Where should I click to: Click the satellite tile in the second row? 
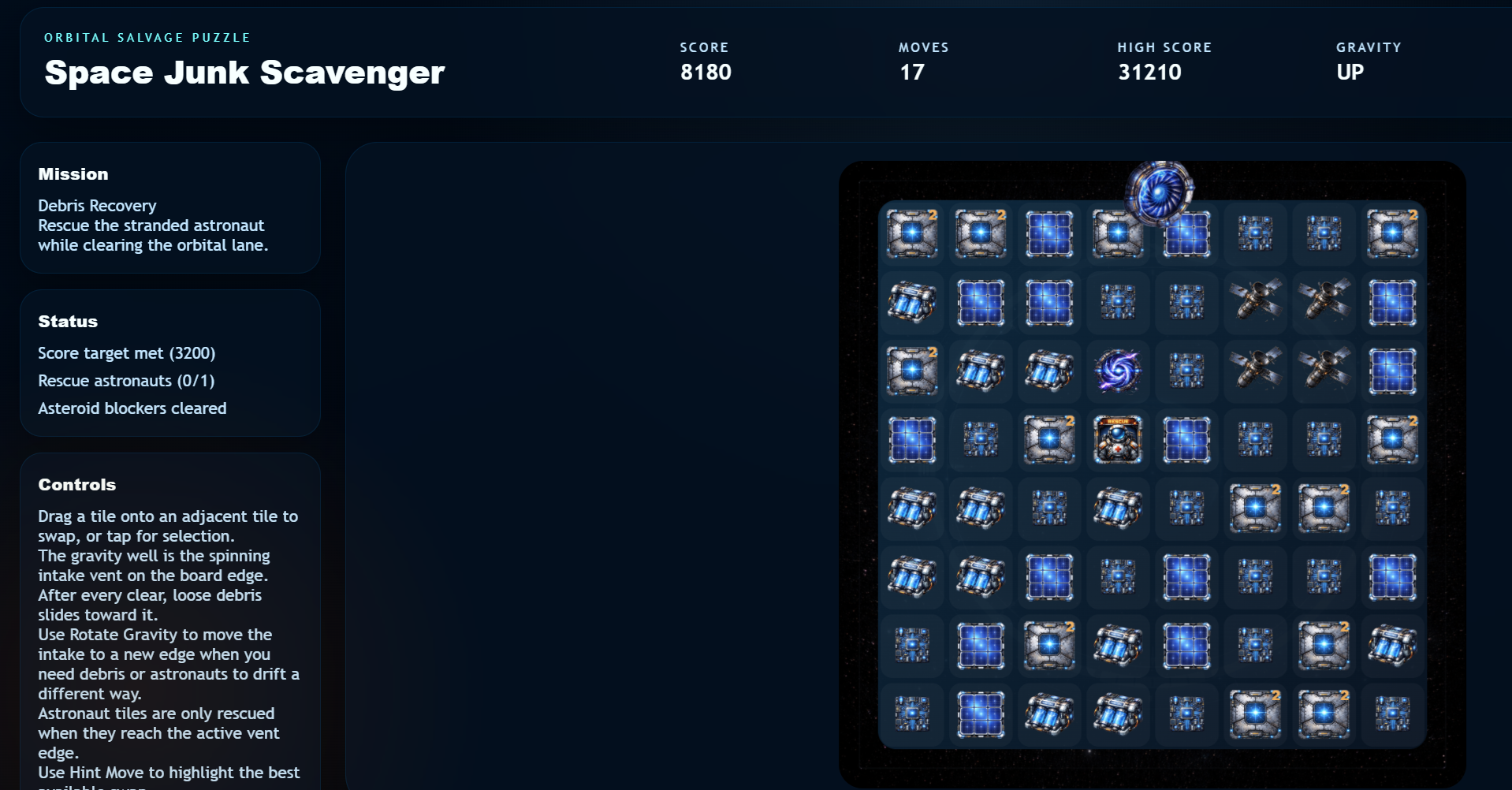tap(1255, 303)
